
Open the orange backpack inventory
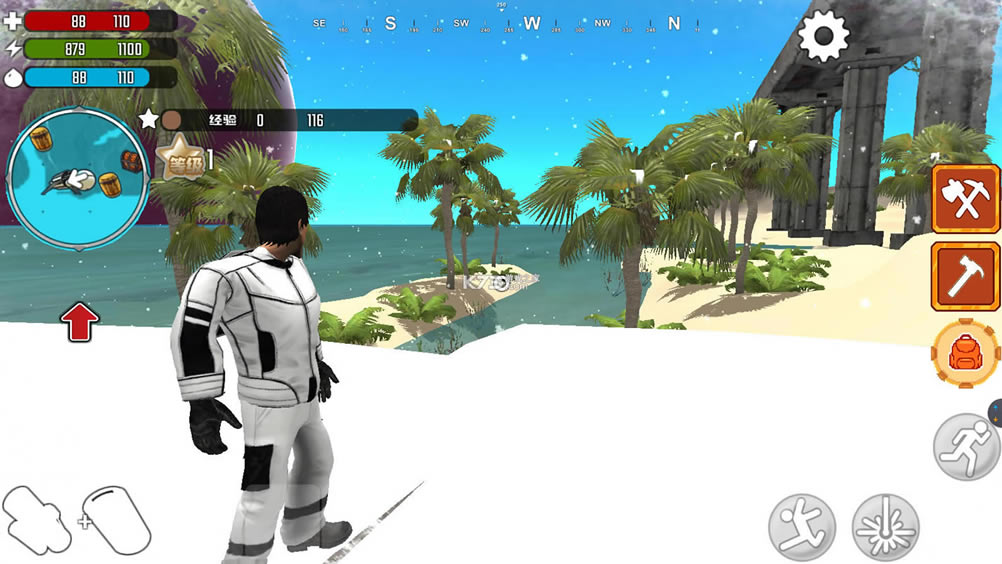(x=965, y=353)
